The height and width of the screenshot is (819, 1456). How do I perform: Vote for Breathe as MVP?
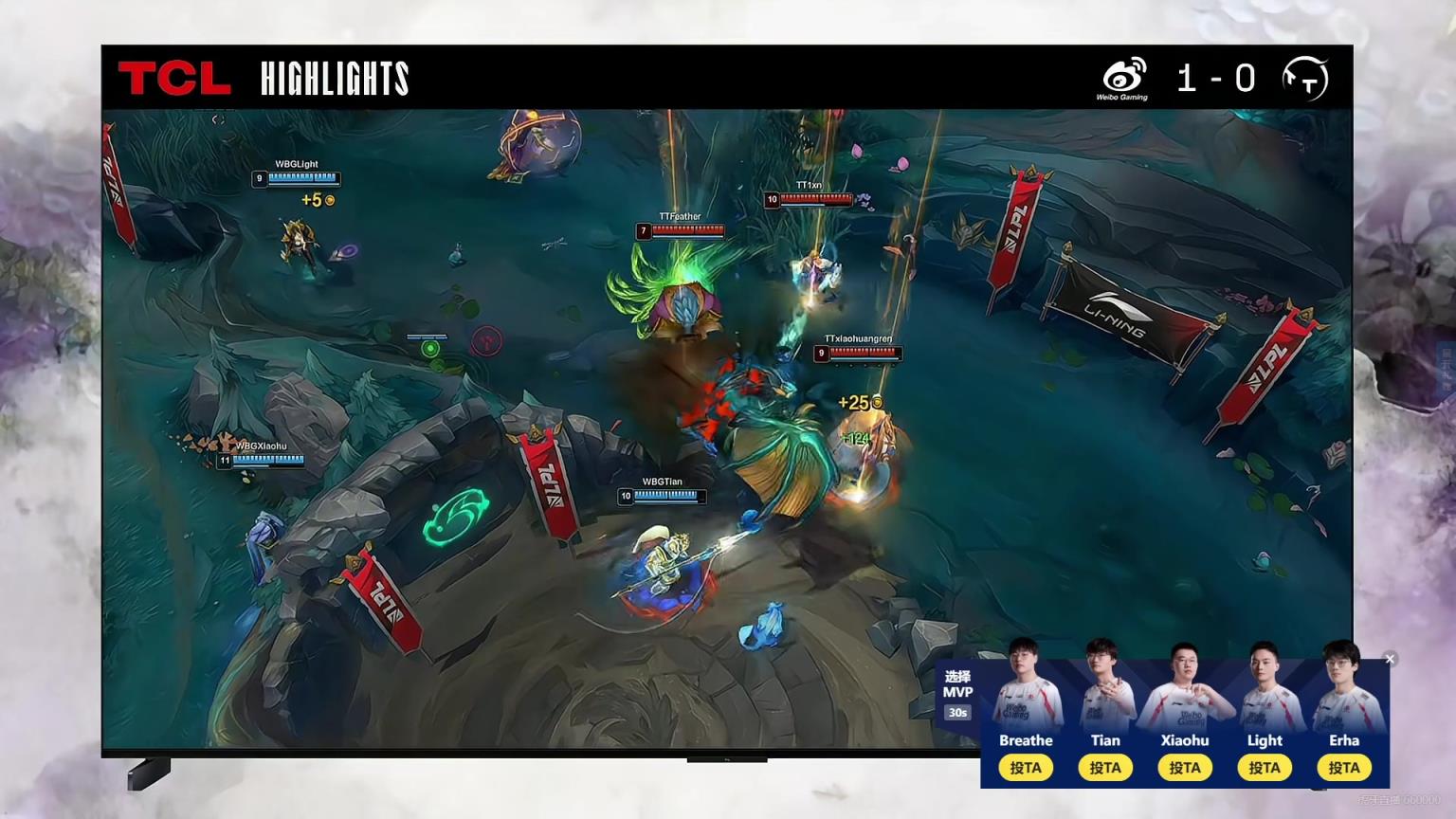pyautogui.click(x=1026, y=768)
